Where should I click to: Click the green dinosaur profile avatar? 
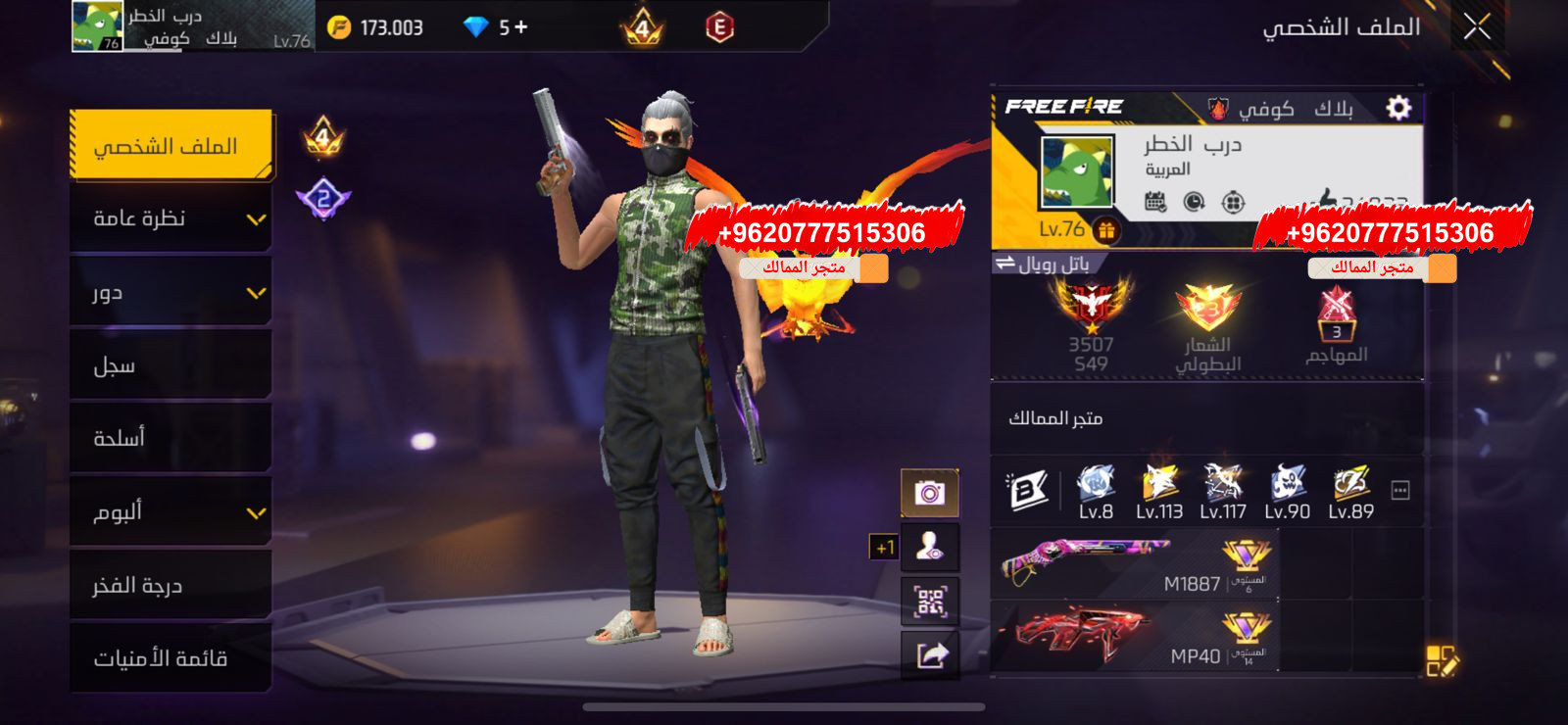pyautogui.click(x=1076, y=172)
